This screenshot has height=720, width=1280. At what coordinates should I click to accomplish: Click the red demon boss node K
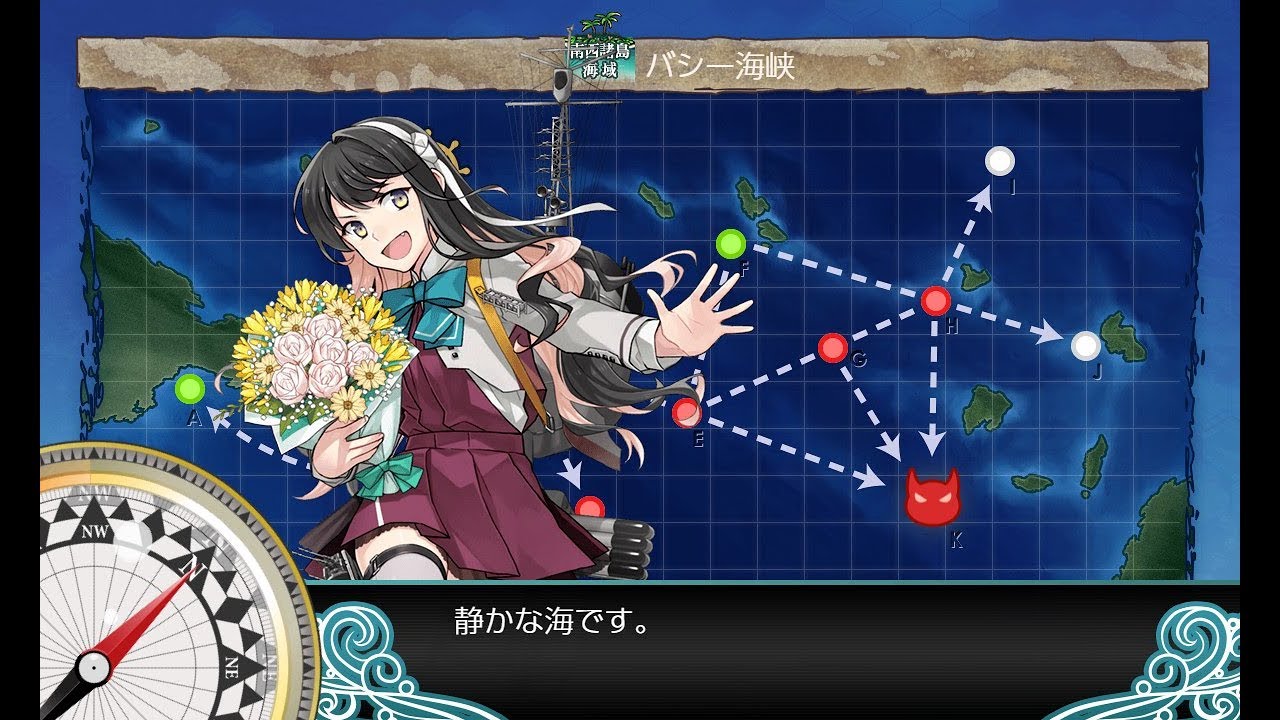(x=932, y=497)
